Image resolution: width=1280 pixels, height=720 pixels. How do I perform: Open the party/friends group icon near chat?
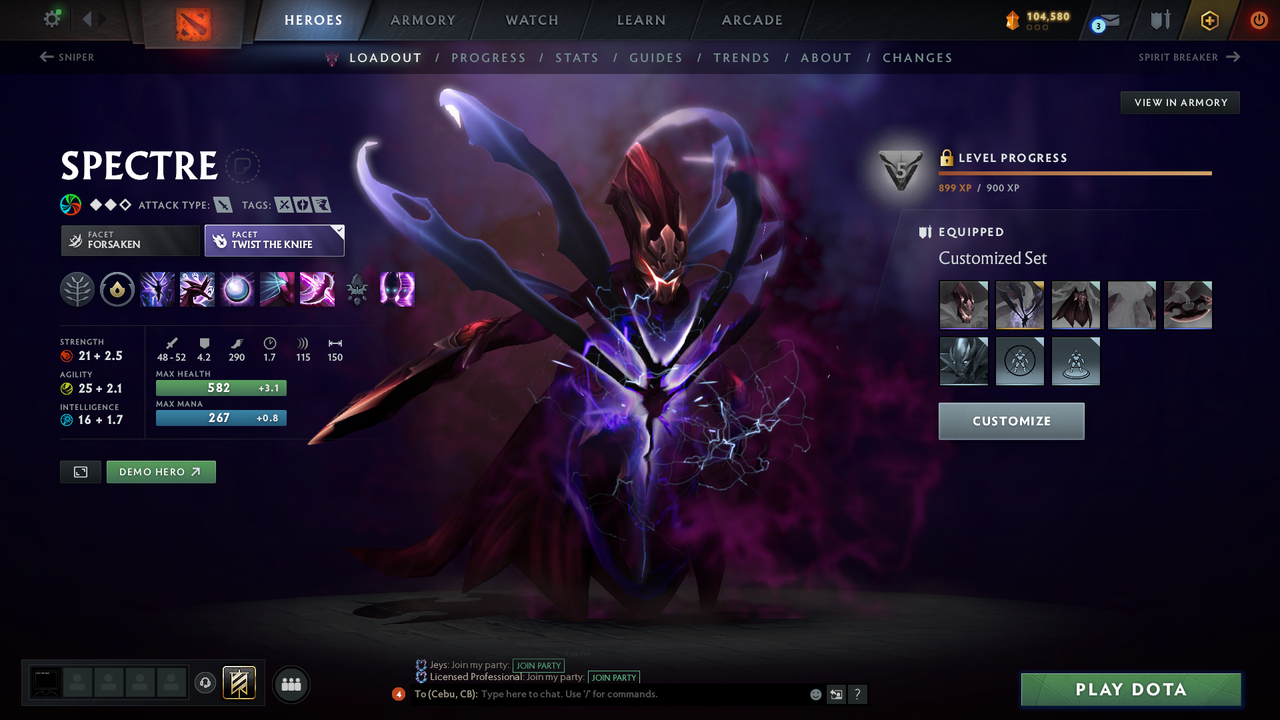point(290,684)
